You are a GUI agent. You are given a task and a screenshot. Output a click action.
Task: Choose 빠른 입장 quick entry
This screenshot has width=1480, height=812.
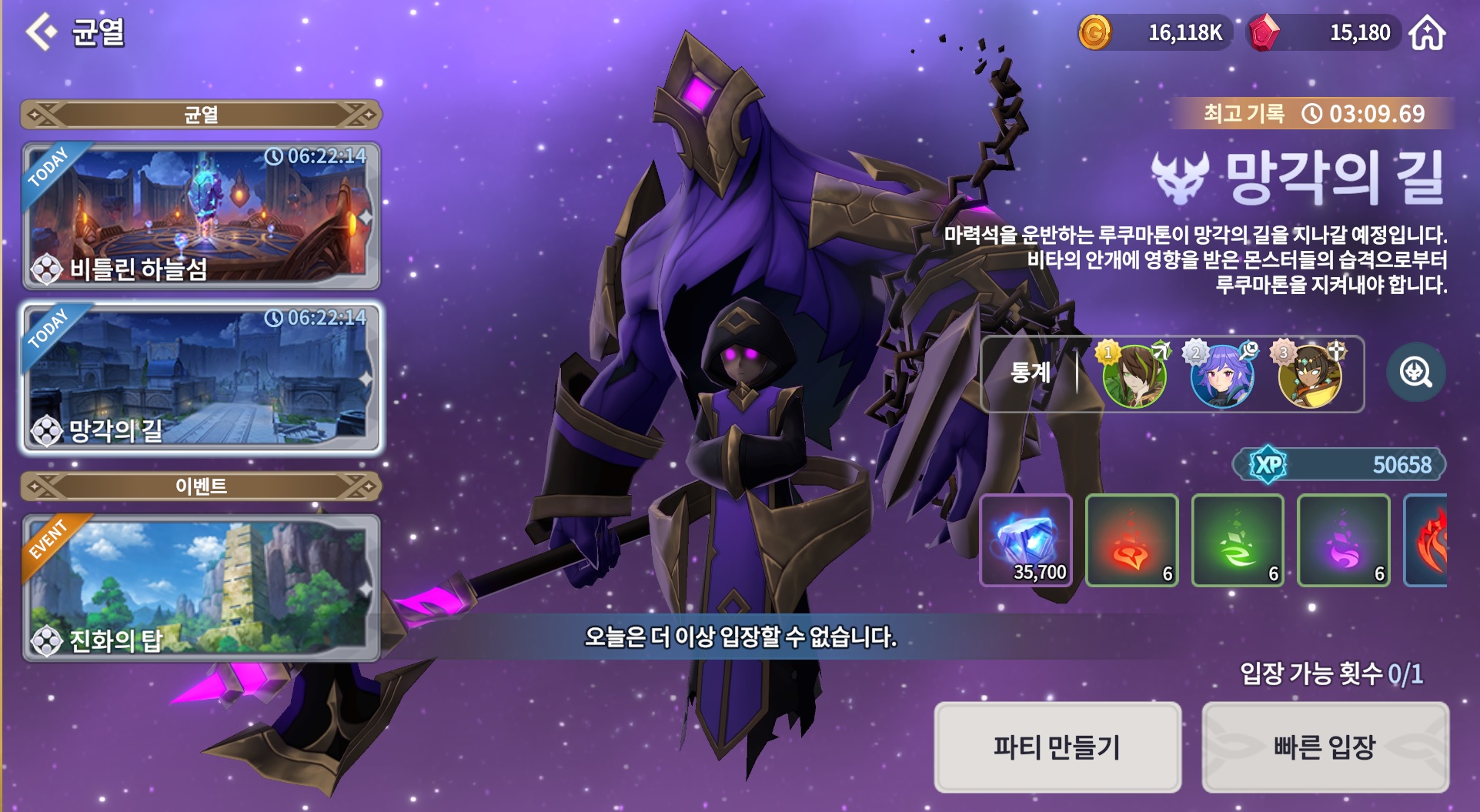click(x=1325, y=747)
